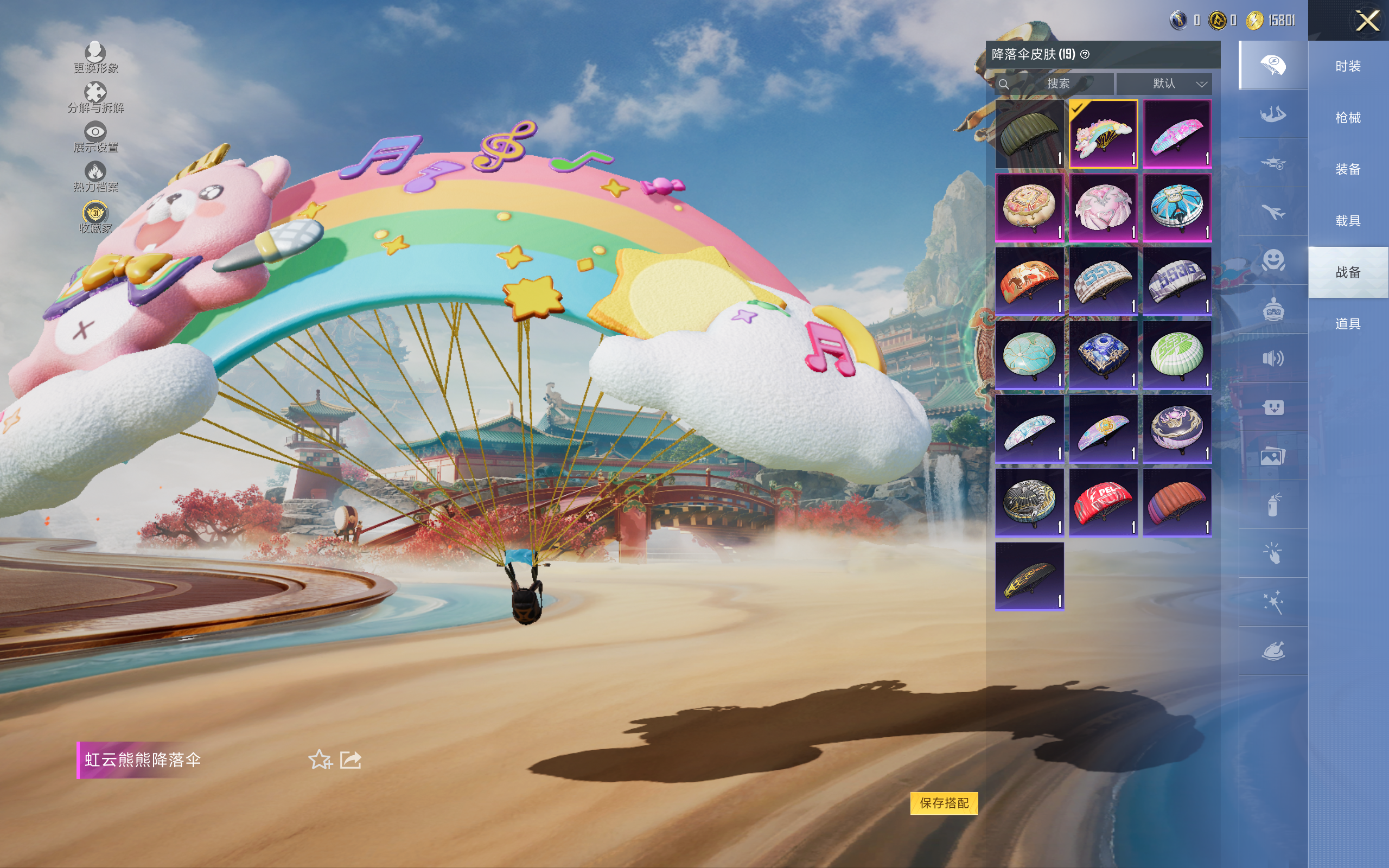The height and width of the screenshot is (868, 1389).
Task: Open 展示设置 display settings
Action: [x=95, y=137]
